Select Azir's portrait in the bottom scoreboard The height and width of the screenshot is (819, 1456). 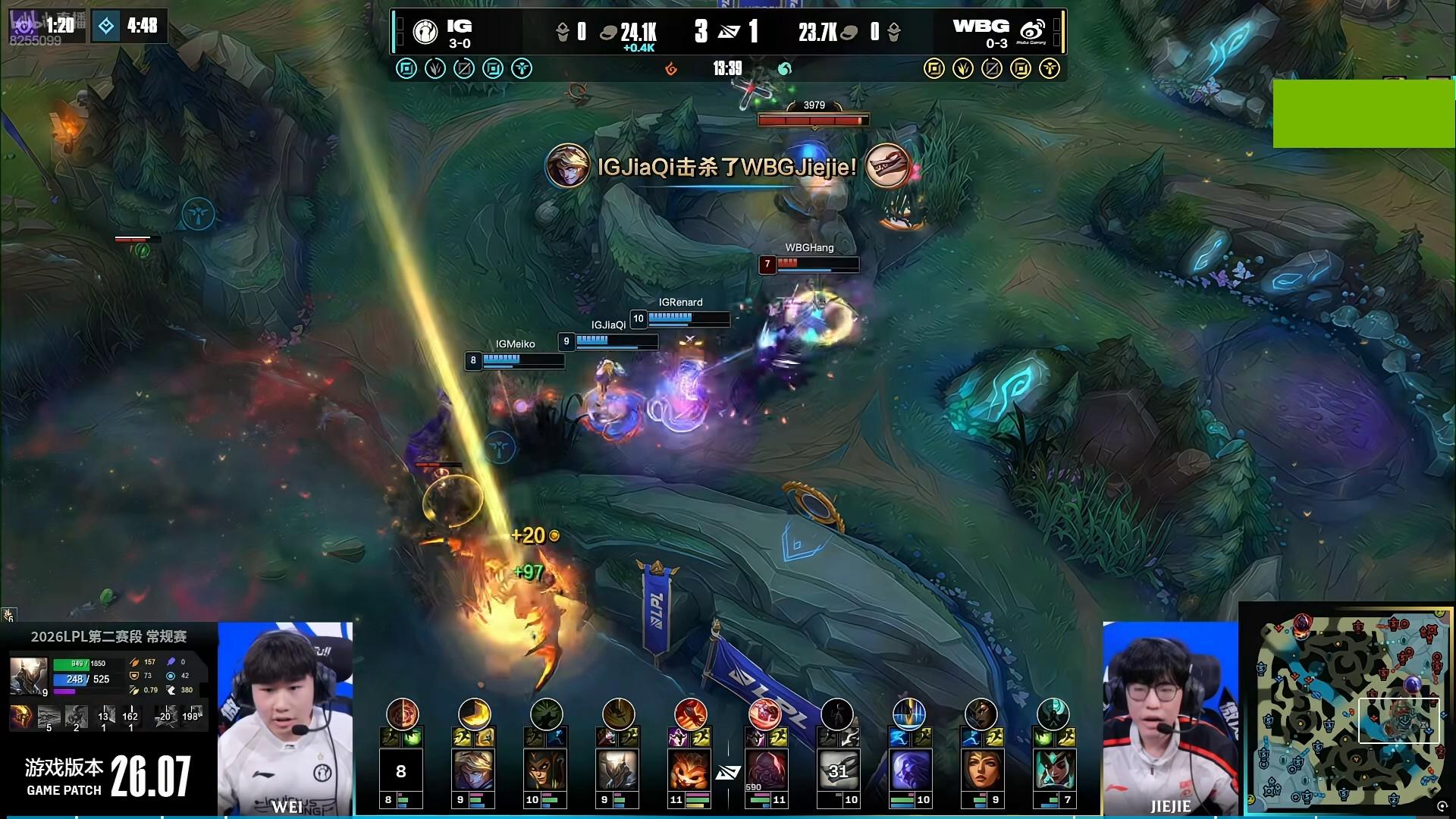click(617, 769)
